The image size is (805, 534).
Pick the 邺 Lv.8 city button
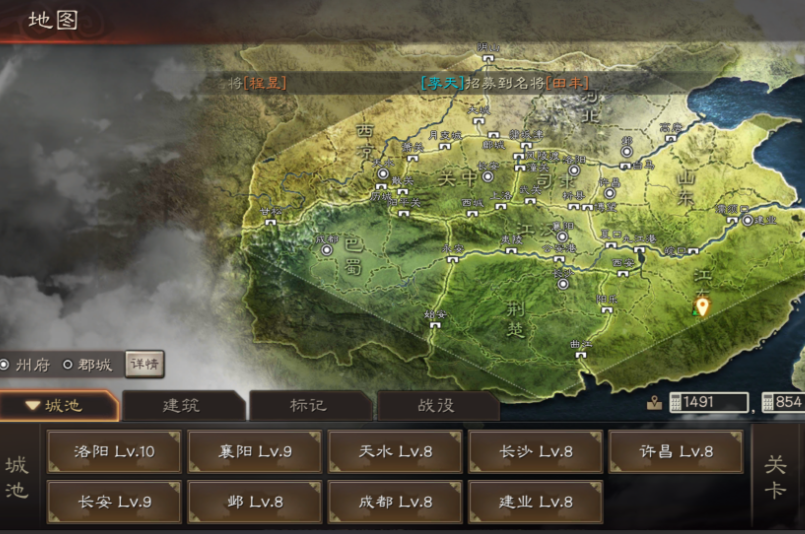255,502
